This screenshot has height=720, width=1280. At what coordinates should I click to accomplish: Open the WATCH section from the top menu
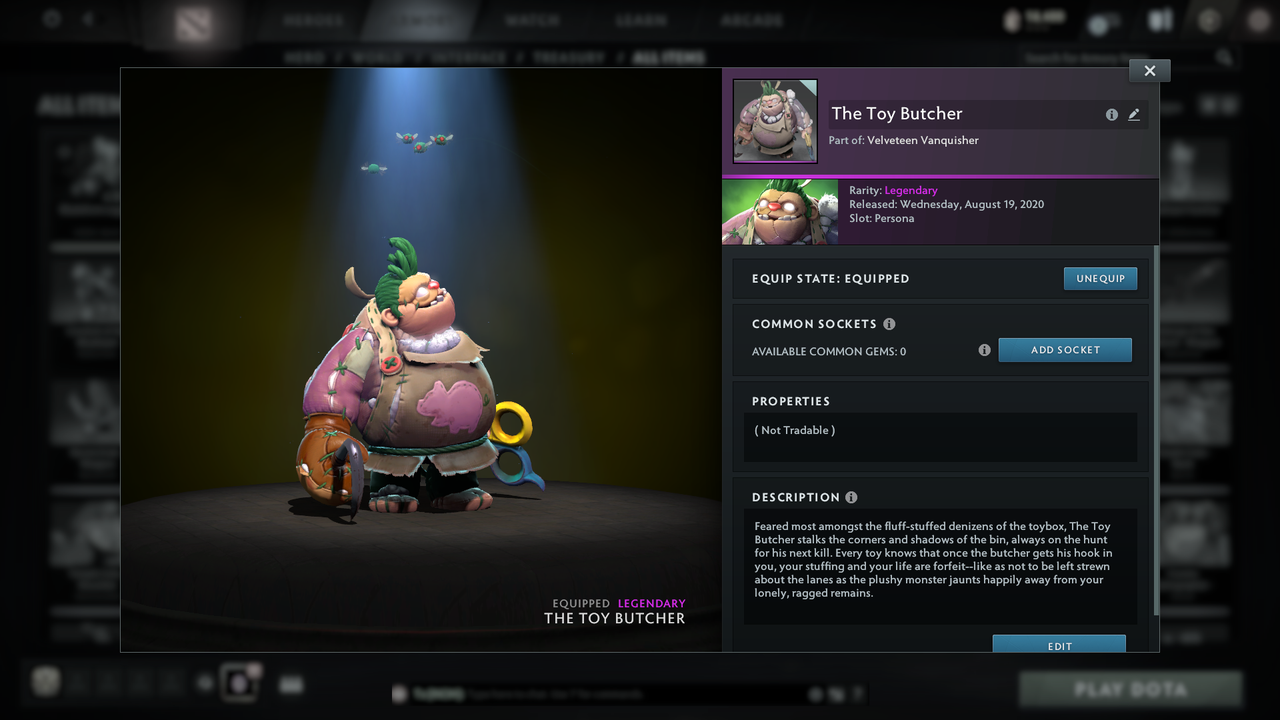[x=532, y=19]
